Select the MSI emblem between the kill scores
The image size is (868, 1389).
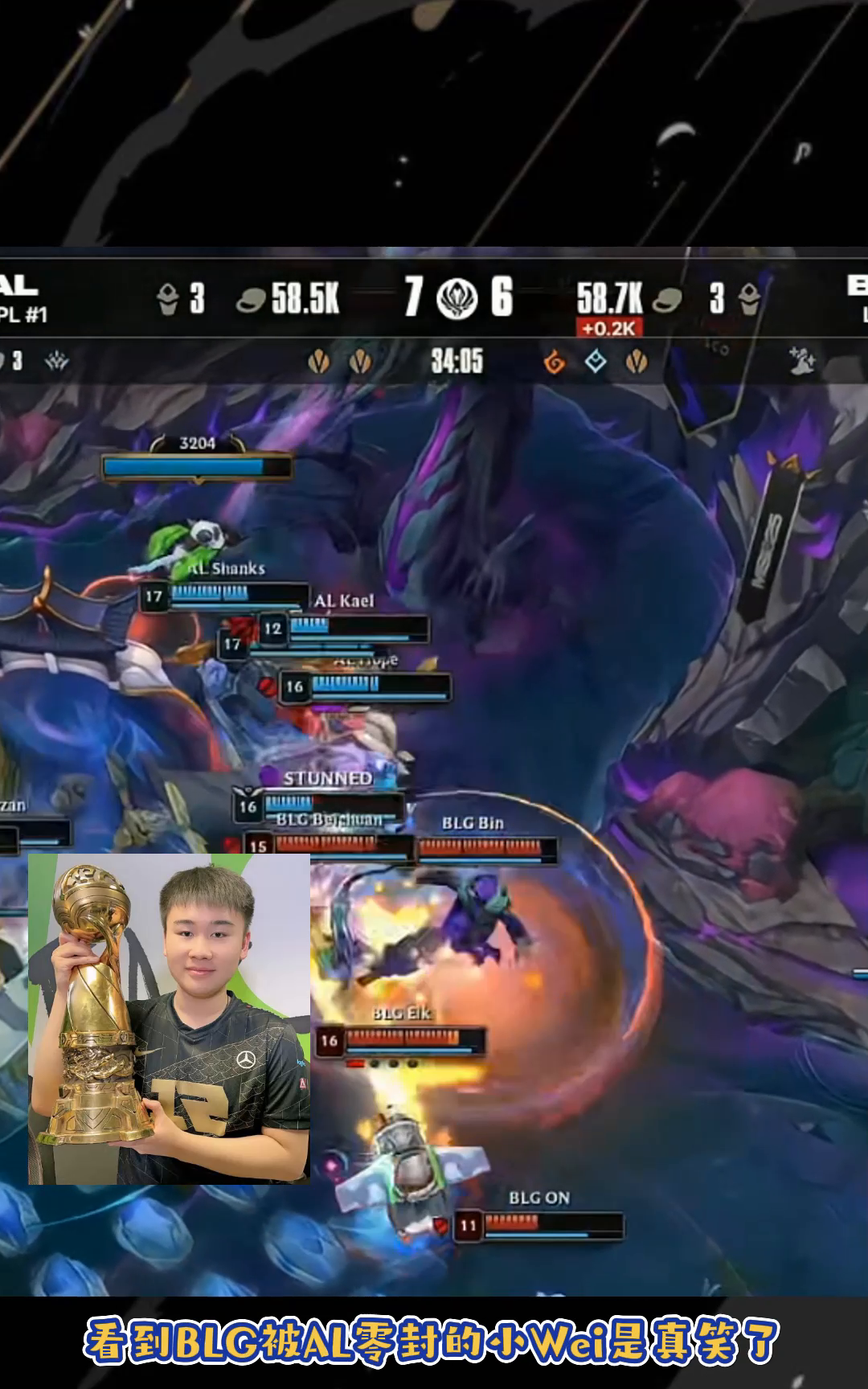click(x=457, y=297)
